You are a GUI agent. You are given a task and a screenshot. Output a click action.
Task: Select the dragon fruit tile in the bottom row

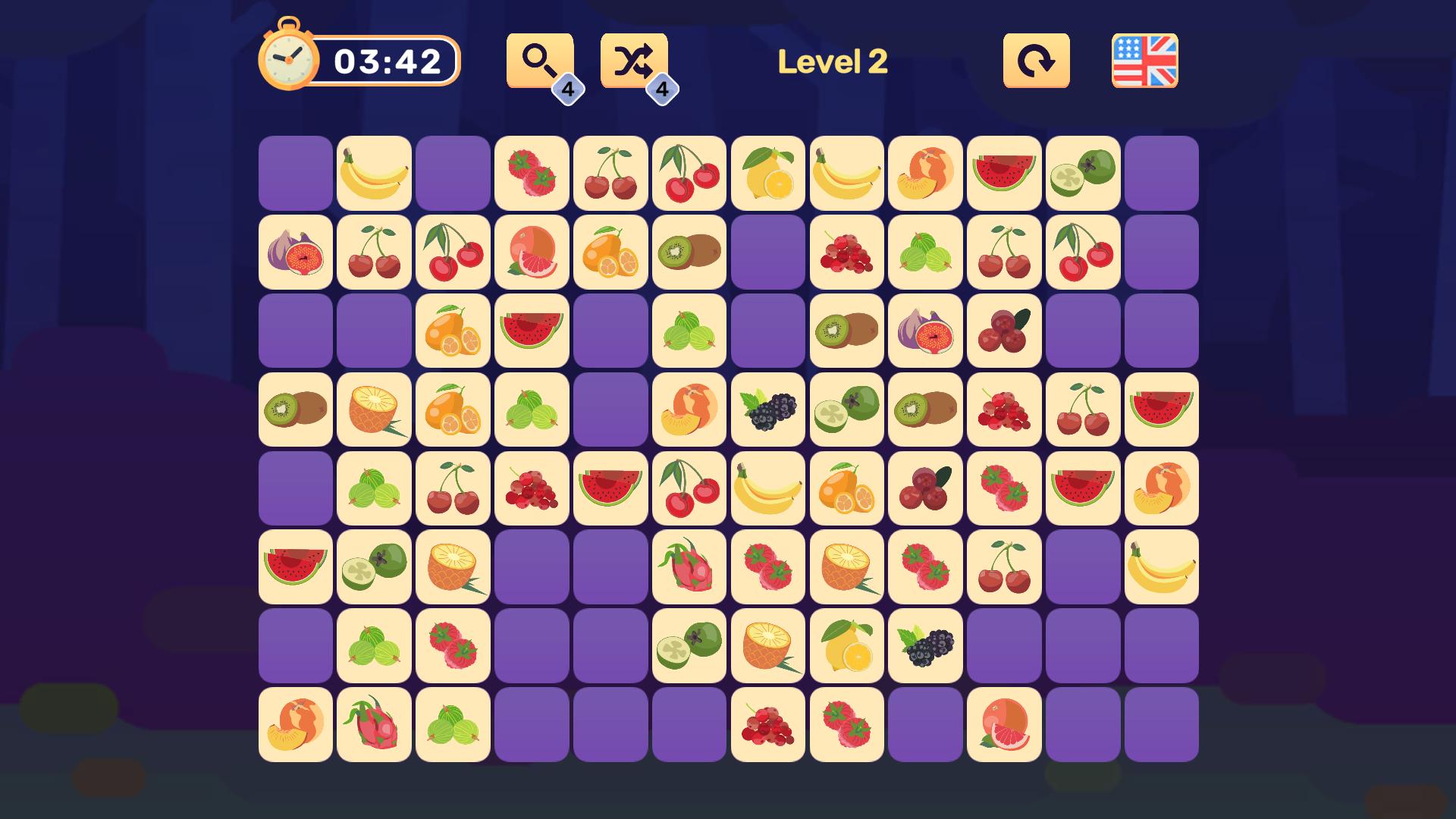click(x=373, y=725)
